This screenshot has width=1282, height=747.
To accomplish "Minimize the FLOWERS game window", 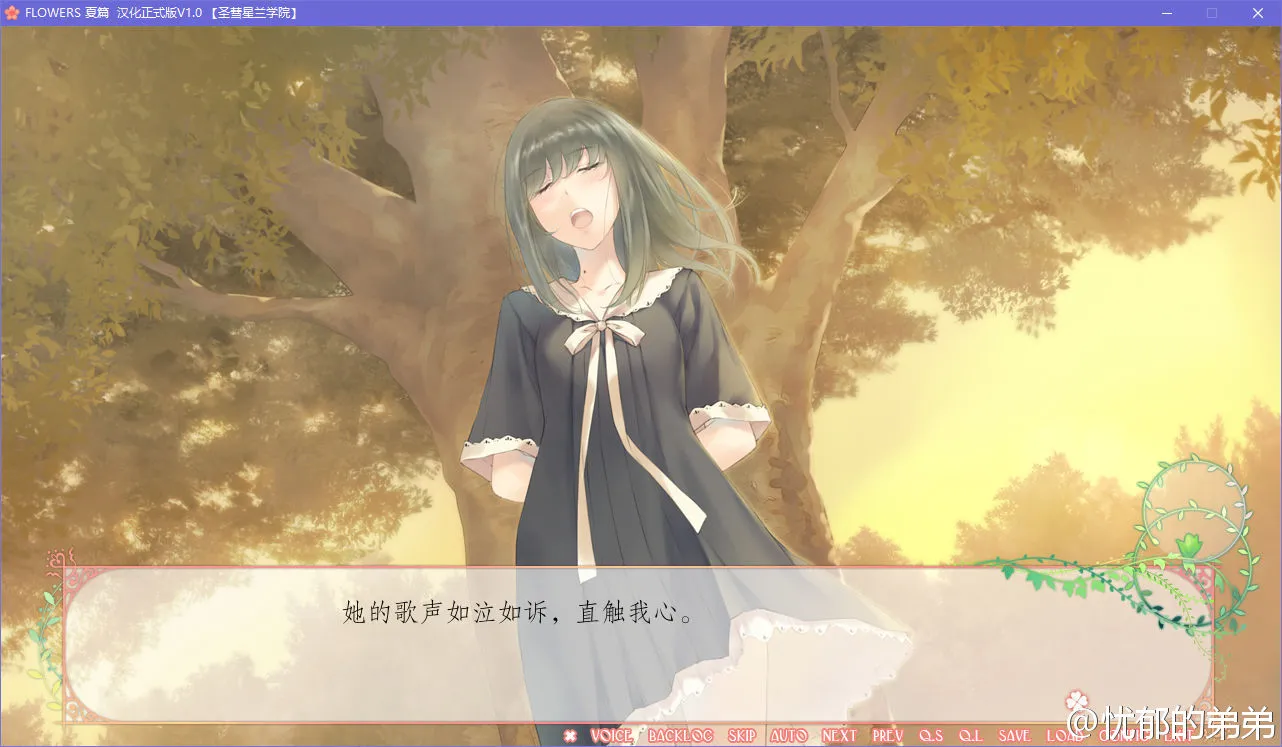I will (x=1166, y=13).
